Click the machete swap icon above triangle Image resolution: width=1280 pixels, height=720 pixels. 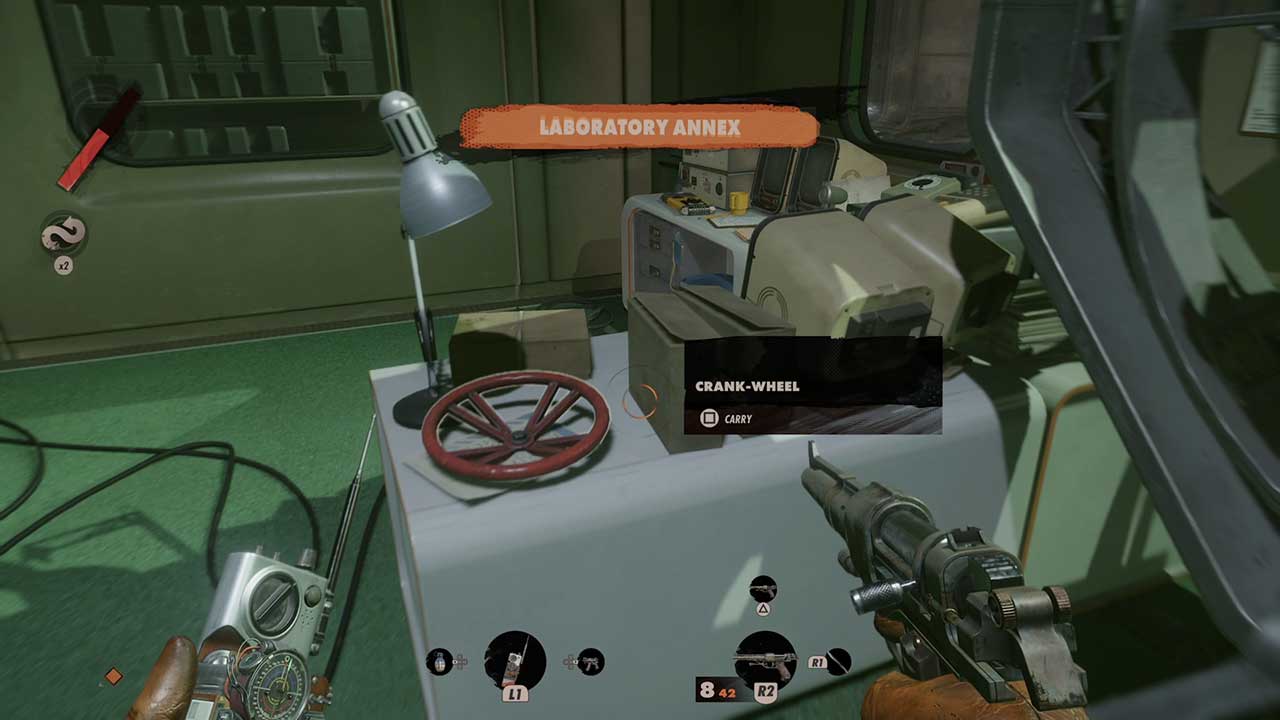point(763,589)
